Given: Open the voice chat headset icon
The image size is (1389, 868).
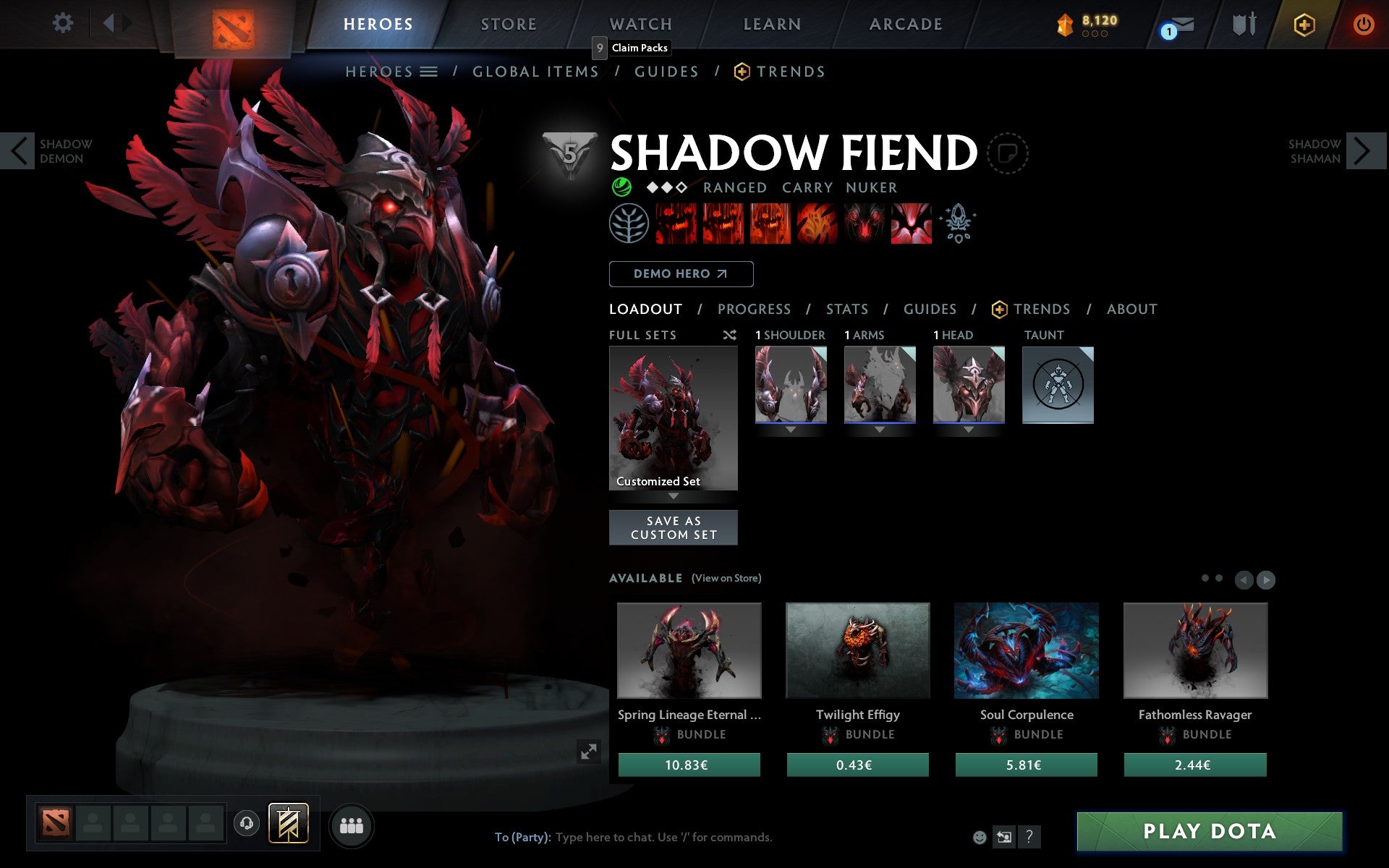Looking at the screenshot, I should (246, 823).
